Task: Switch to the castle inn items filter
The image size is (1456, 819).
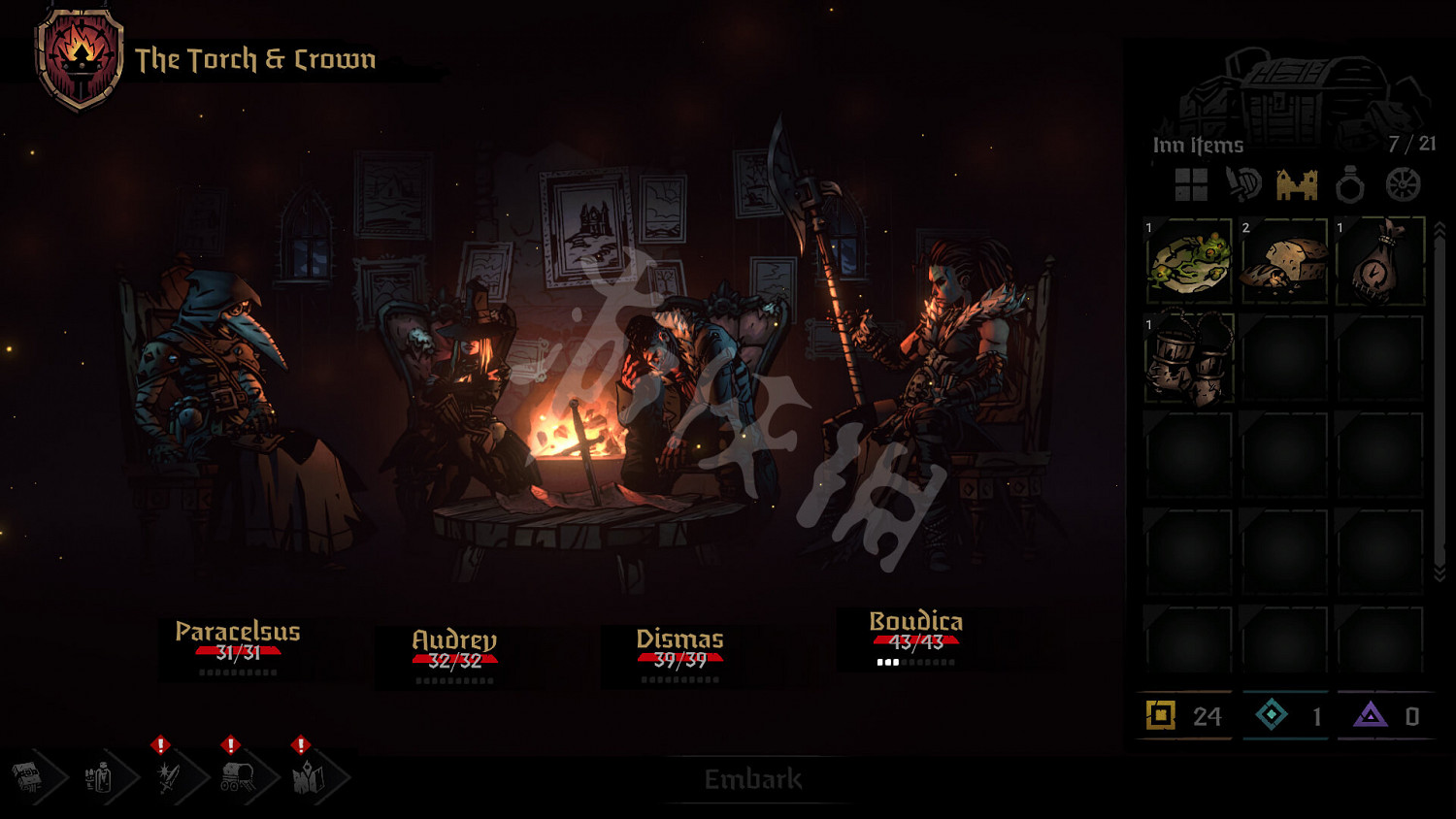Action: pyautogui.click(x=1297, y=184)
